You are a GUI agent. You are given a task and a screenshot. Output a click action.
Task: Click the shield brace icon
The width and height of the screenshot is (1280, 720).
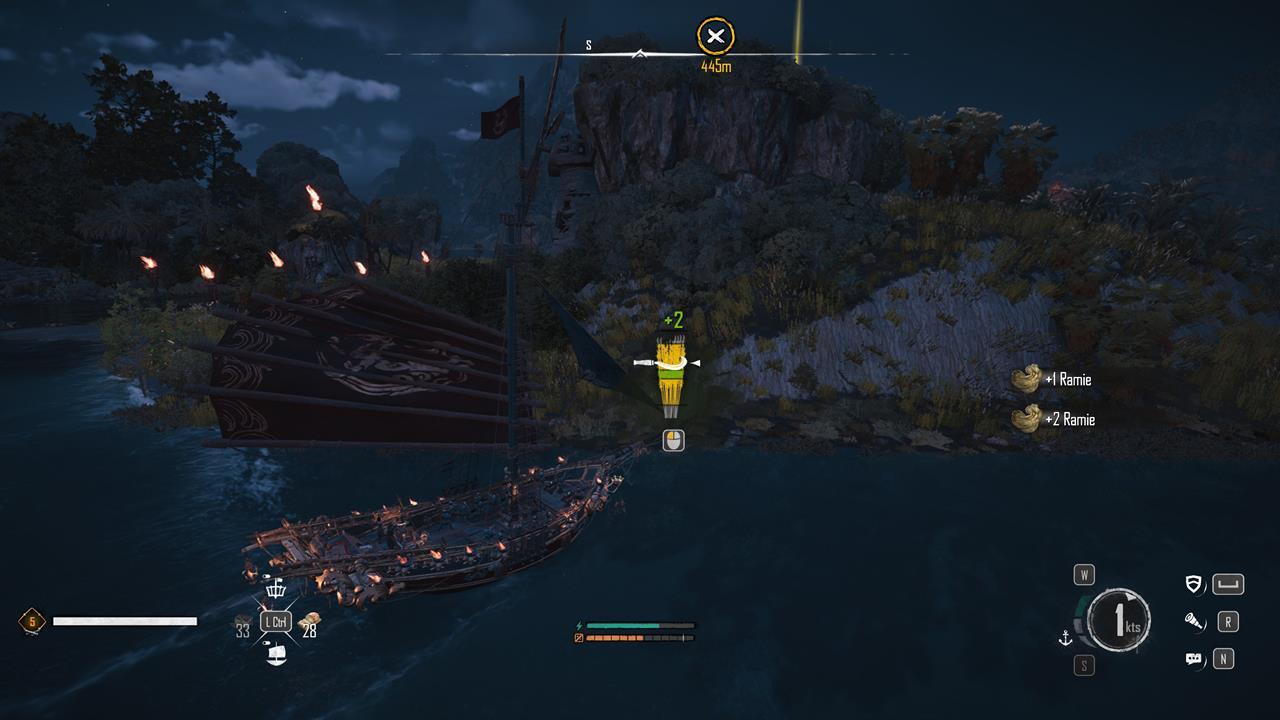tap(1194, 585)
